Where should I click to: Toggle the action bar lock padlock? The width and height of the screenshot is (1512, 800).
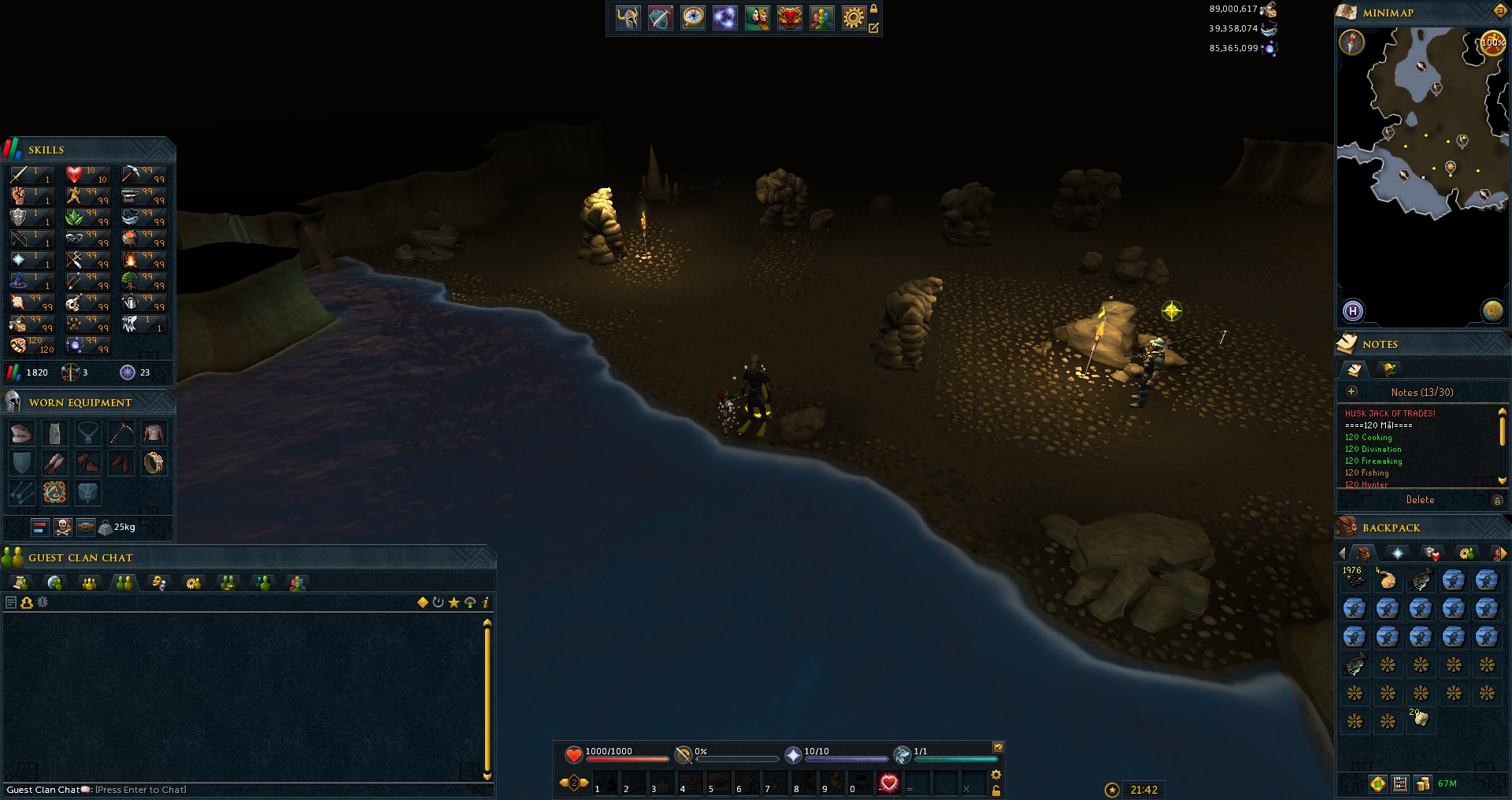click(995, 790)
